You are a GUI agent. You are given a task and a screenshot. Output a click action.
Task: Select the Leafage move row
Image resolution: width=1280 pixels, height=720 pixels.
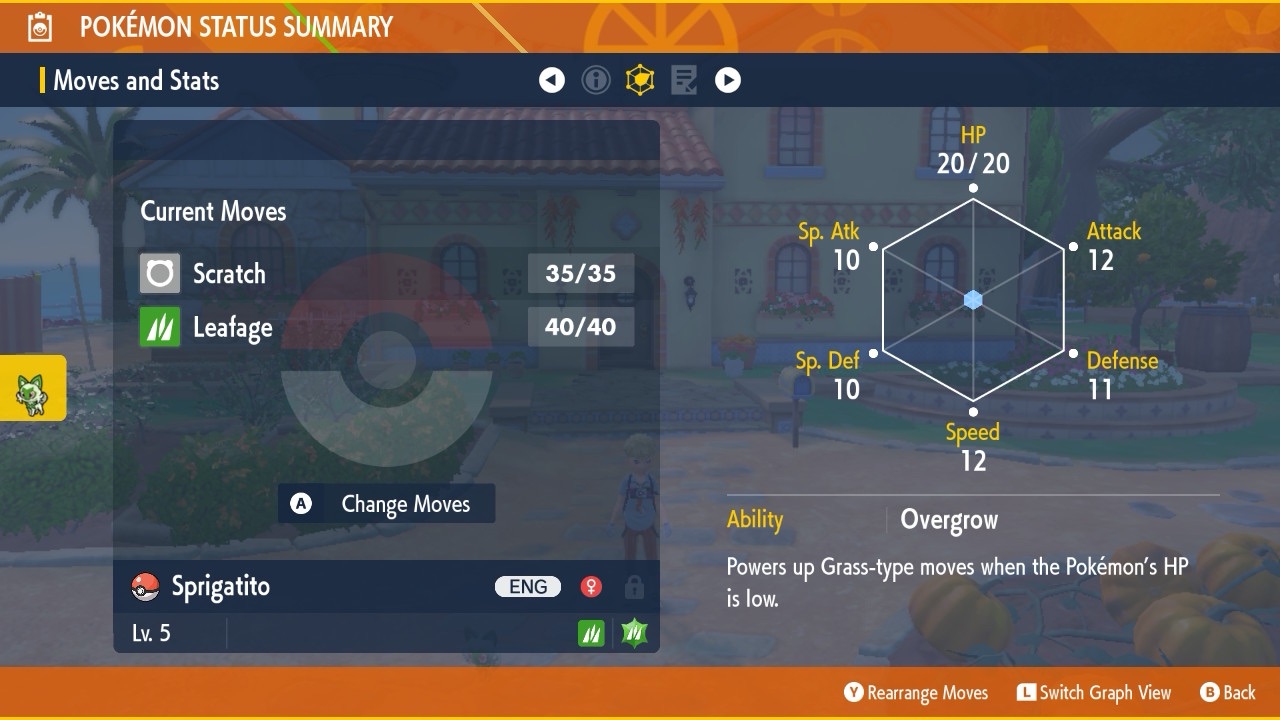386,327
